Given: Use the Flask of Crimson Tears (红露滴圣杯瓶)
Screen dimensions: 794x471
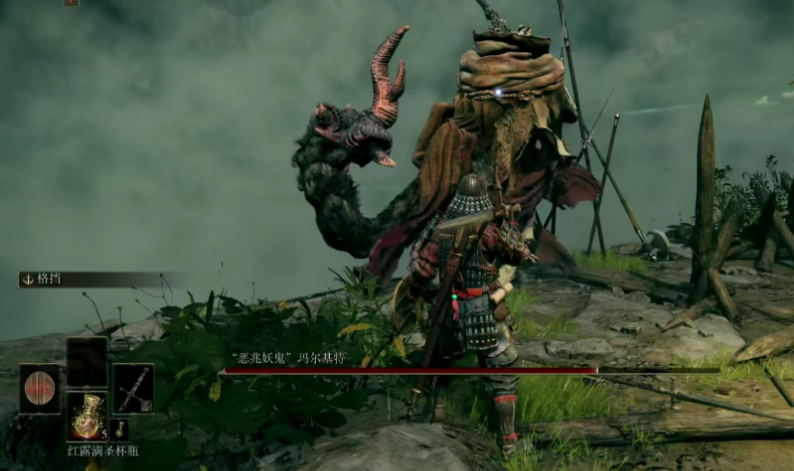Looking at the screenshot, I should click(x=86, y=416).
